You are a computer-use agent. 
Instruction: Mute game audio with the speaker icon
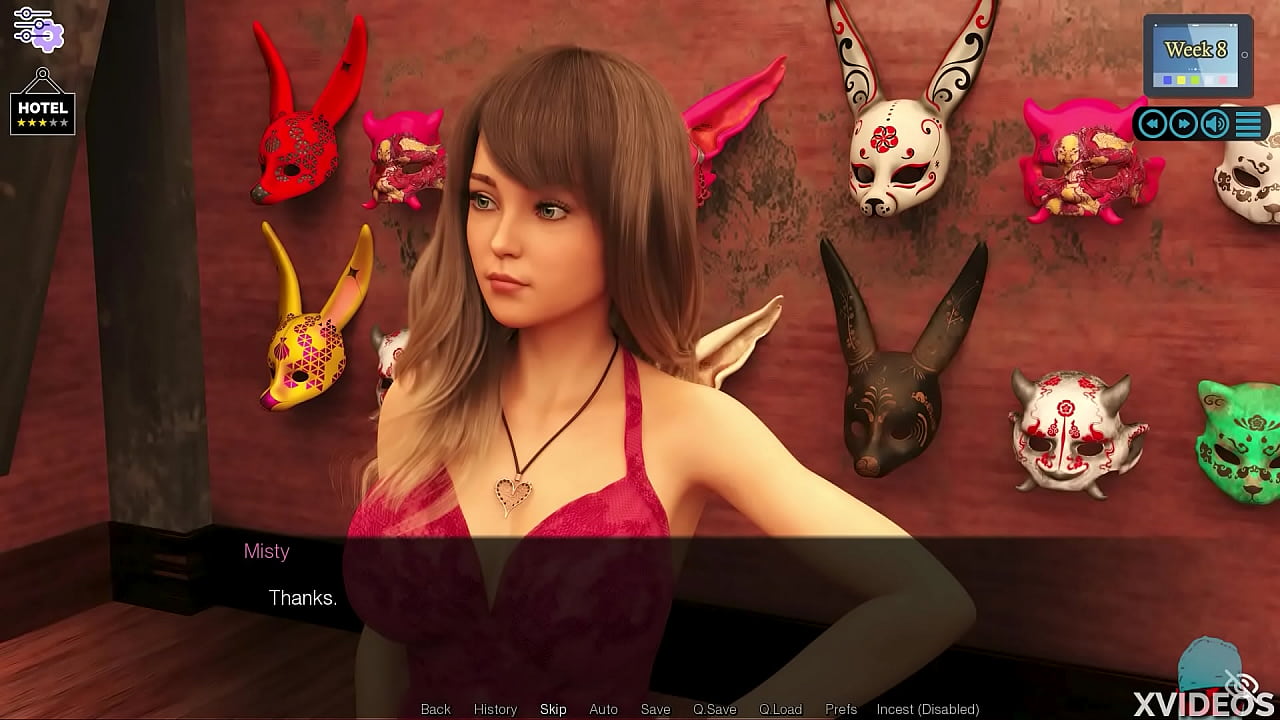click(1214, 123)
